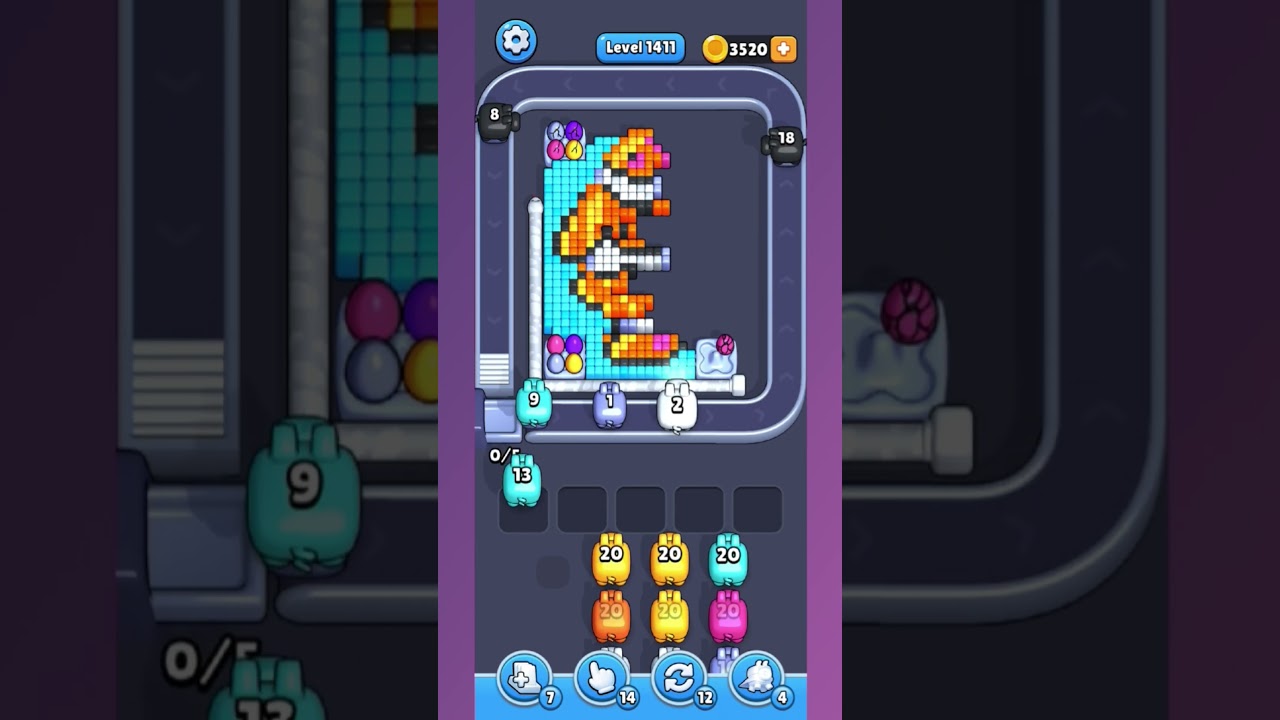Activate the shuffle booster
1280x720 pixels.
click(678, 678)
